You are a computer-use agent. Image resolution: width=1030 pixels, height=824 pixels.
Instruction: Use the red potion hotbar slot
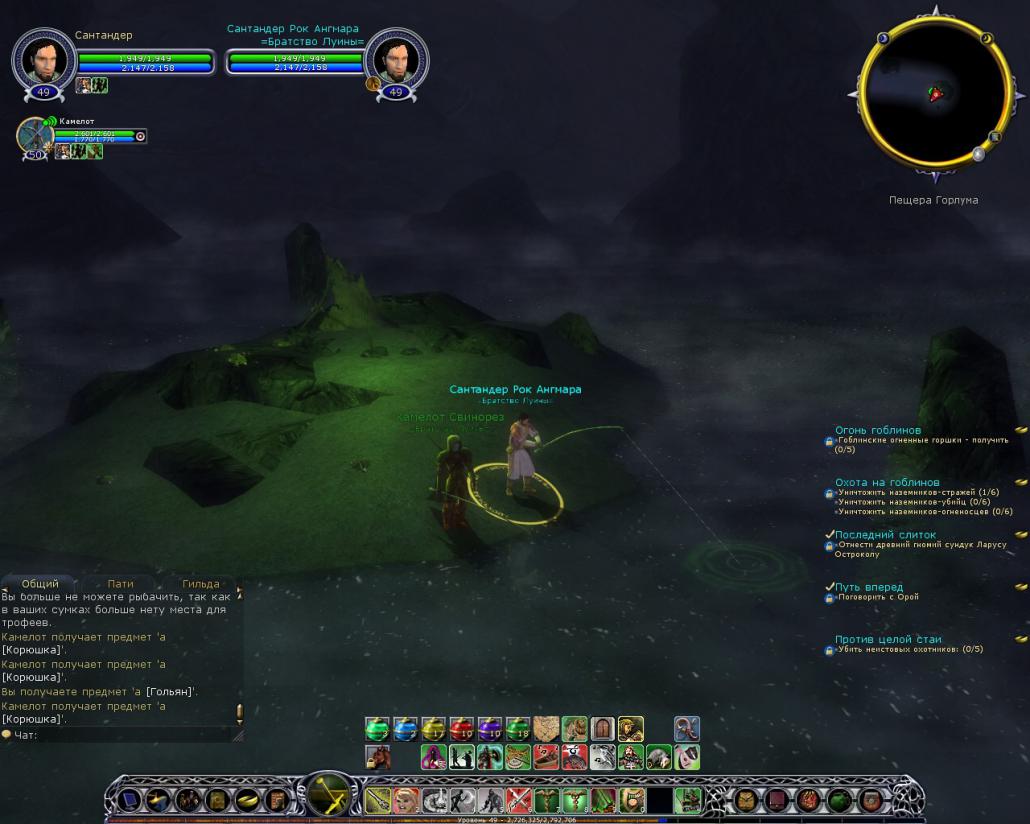tap(461, 729)
